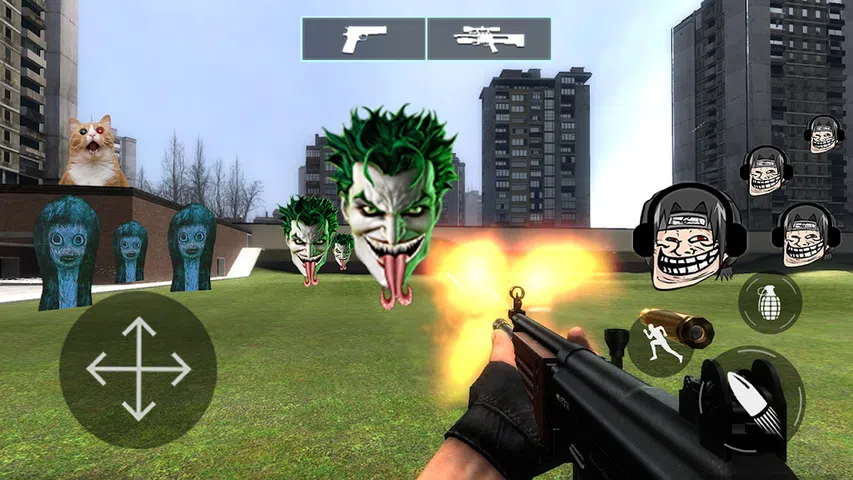Viewport: 853px width, 480px height.
Task: Switch to the sniper rifle slot
Action: point(489,39)
